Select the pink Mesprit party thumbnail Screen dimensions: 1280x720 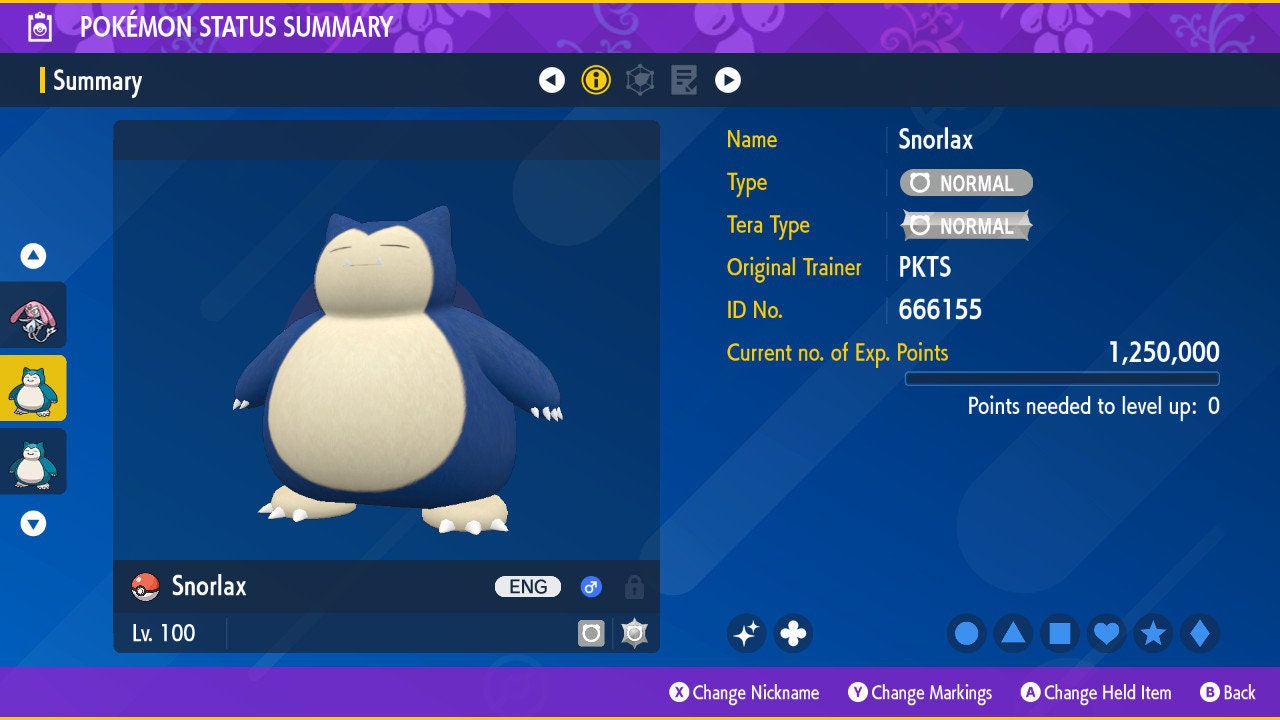(33, 315)
